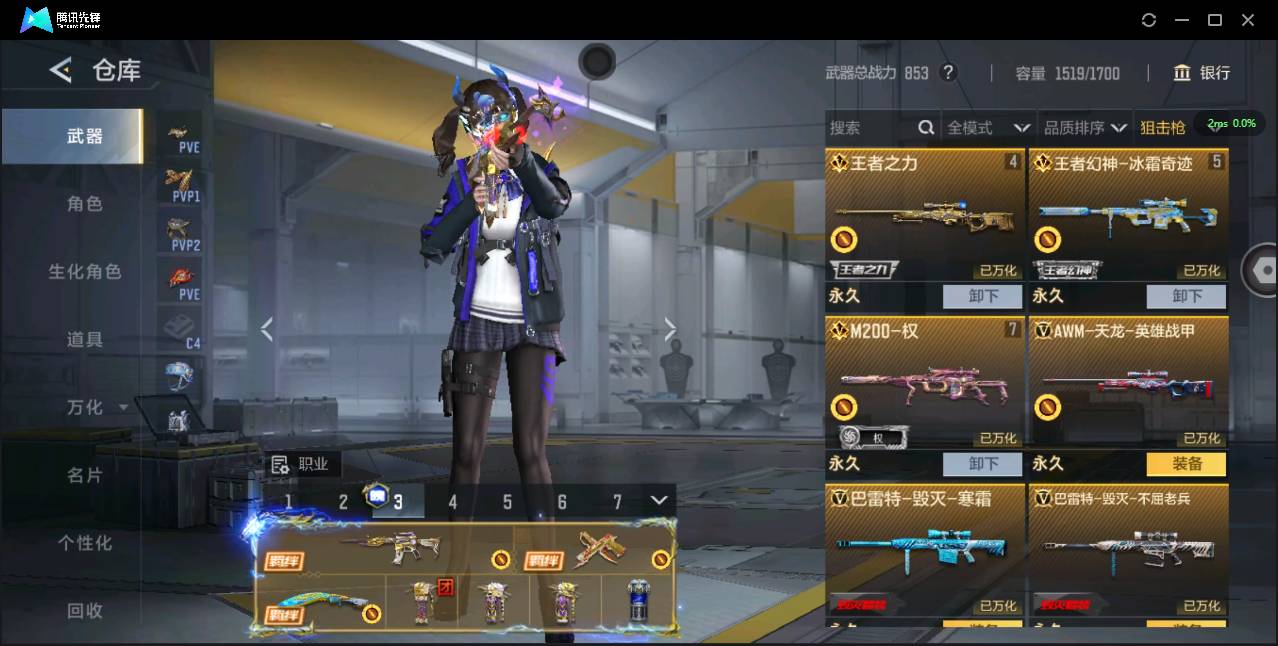The width and height of the screenshot is (1278, 646).
Task: Show the next character with right arrow
Action: coord(670,329)
